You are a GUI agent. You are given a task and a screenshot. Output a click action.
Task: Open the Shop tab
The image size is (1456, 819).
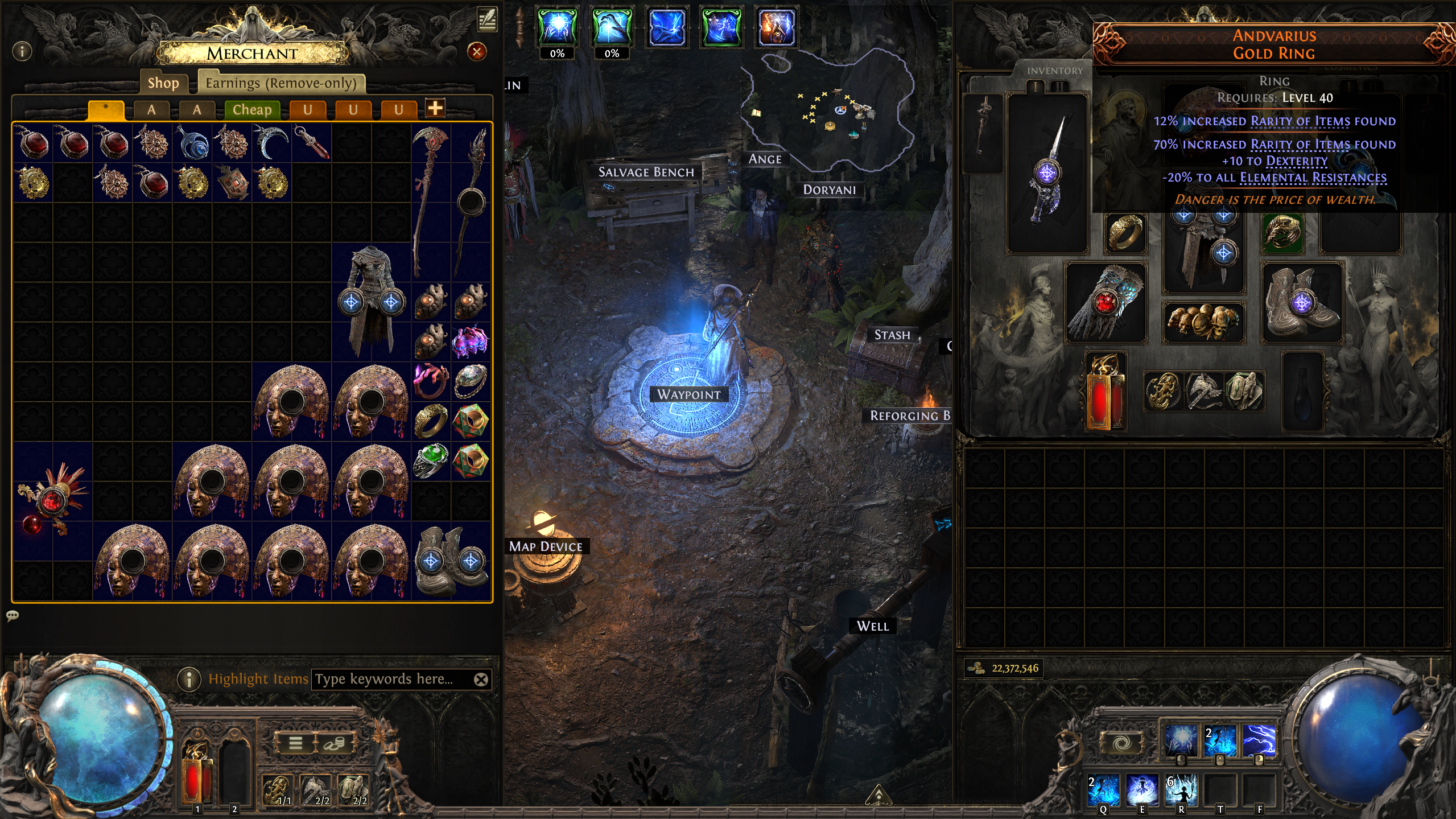tap(163, 83)
